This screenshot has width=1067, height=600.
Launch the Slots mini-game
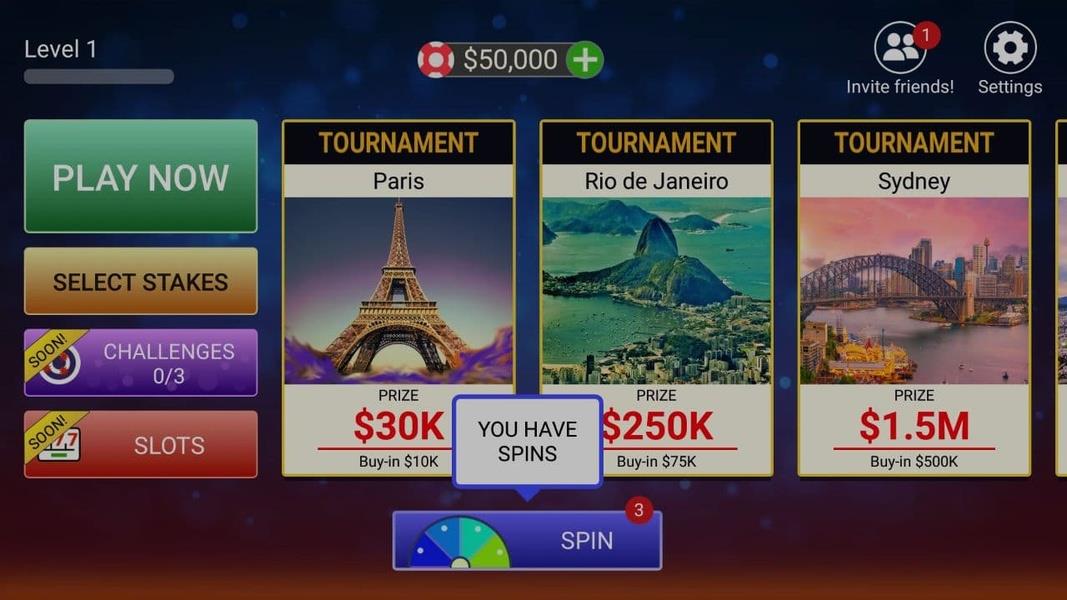pos(140,445)
